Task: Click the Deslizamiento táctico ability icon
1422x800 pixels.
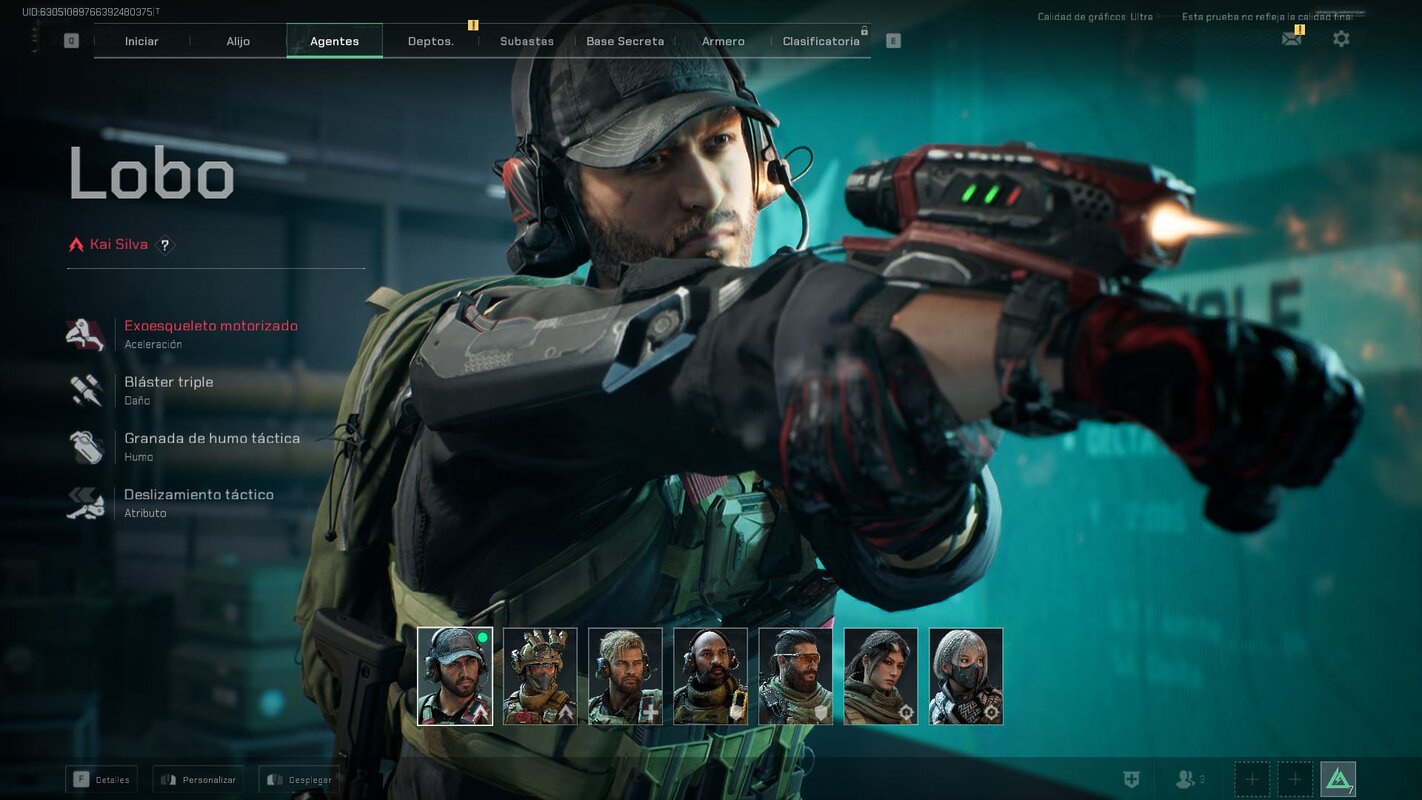Action: tap(86, 502)
